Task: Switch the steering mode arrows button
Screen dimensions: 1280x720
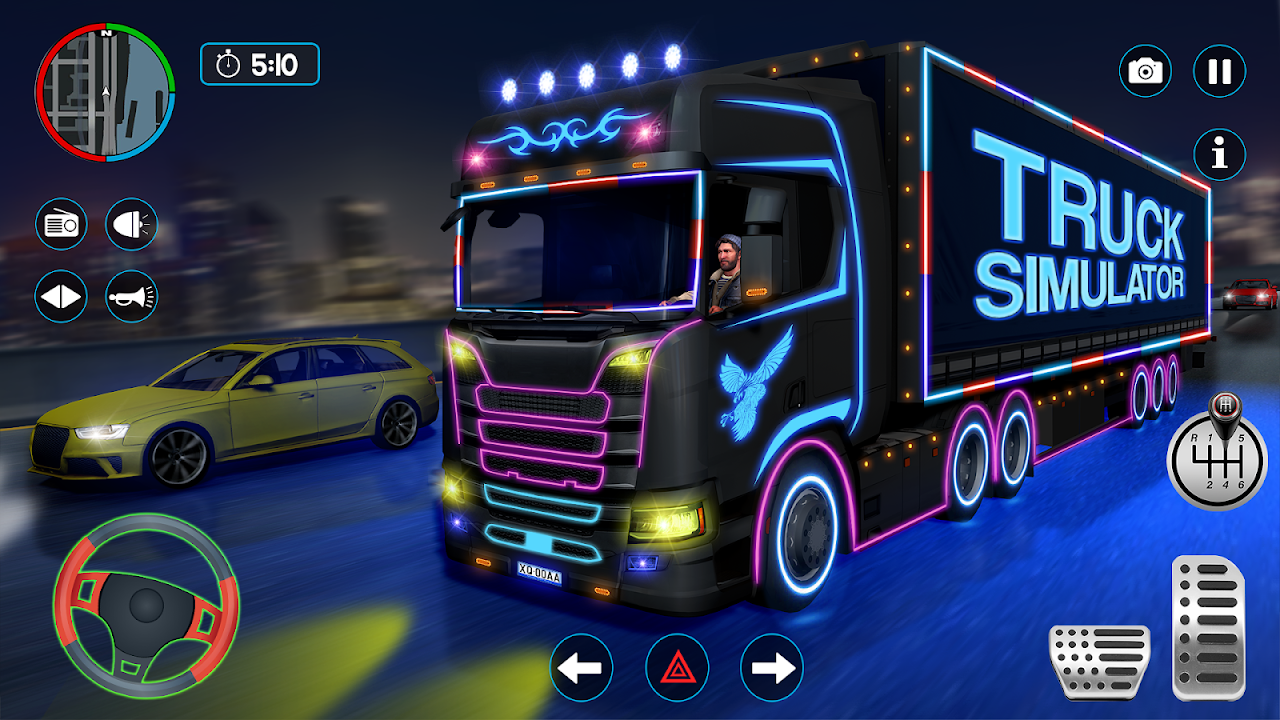Action: coord(61,296)
